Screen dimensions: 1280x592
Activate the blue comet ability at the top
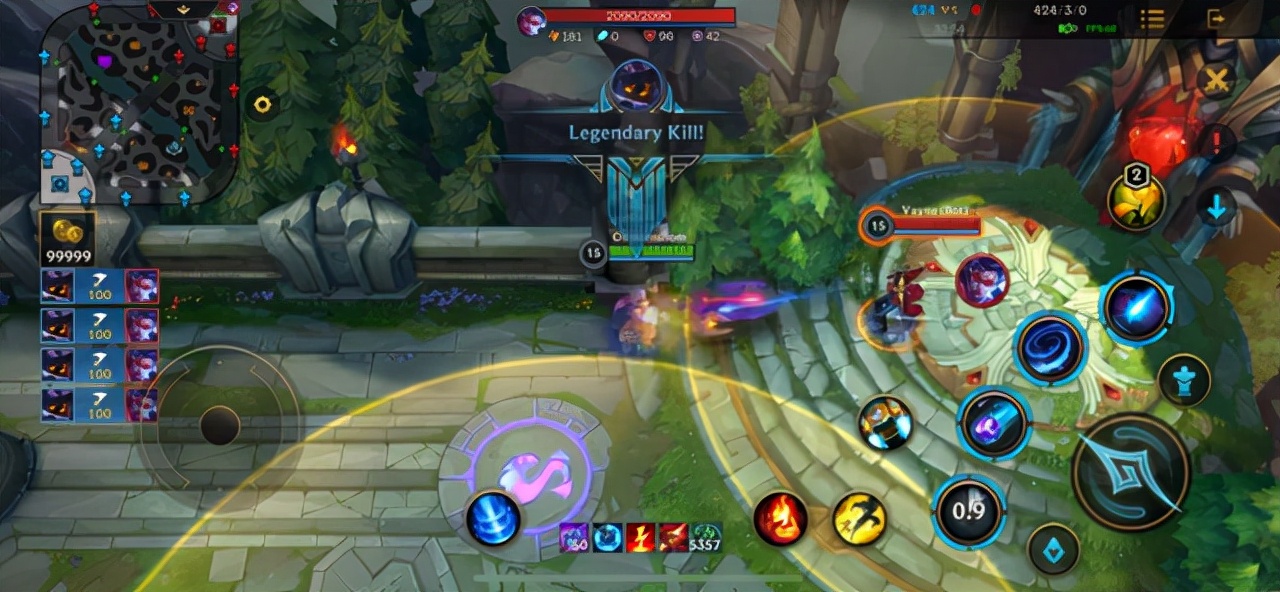point(1137,308)
